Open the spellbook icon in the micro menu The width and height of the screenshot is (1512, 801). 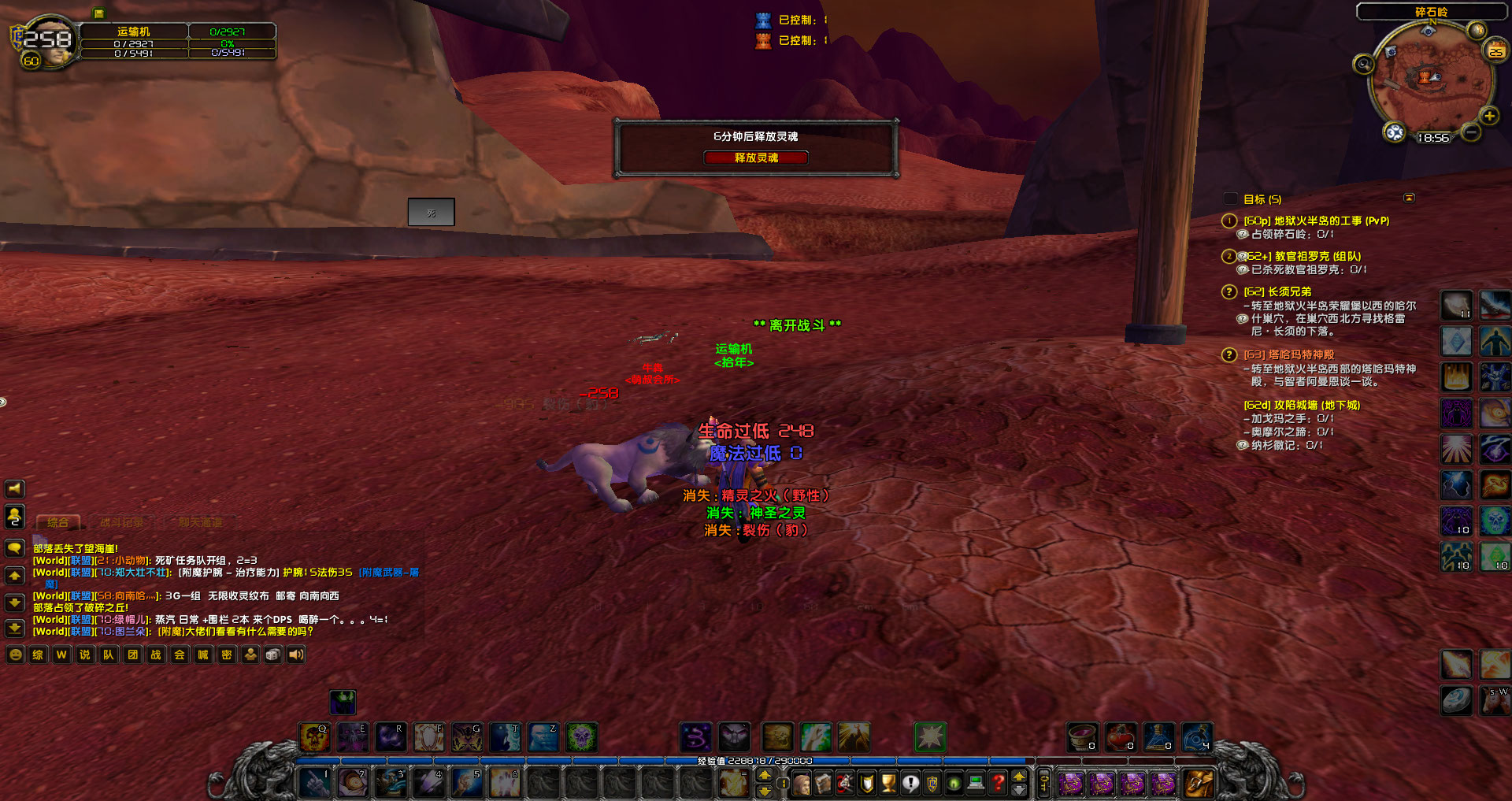[823, 784]
